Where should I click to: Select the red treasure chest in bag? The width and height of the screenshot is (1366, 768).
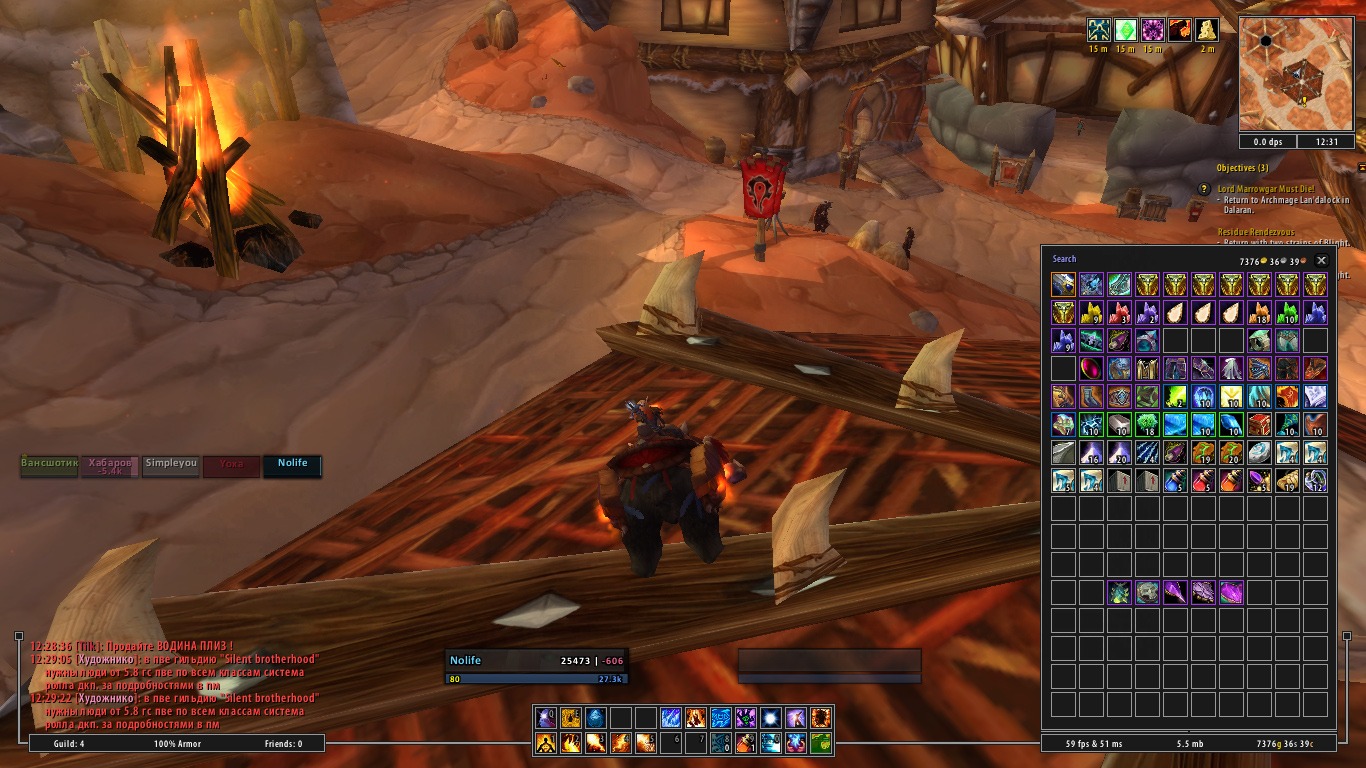coord(1259,425)
